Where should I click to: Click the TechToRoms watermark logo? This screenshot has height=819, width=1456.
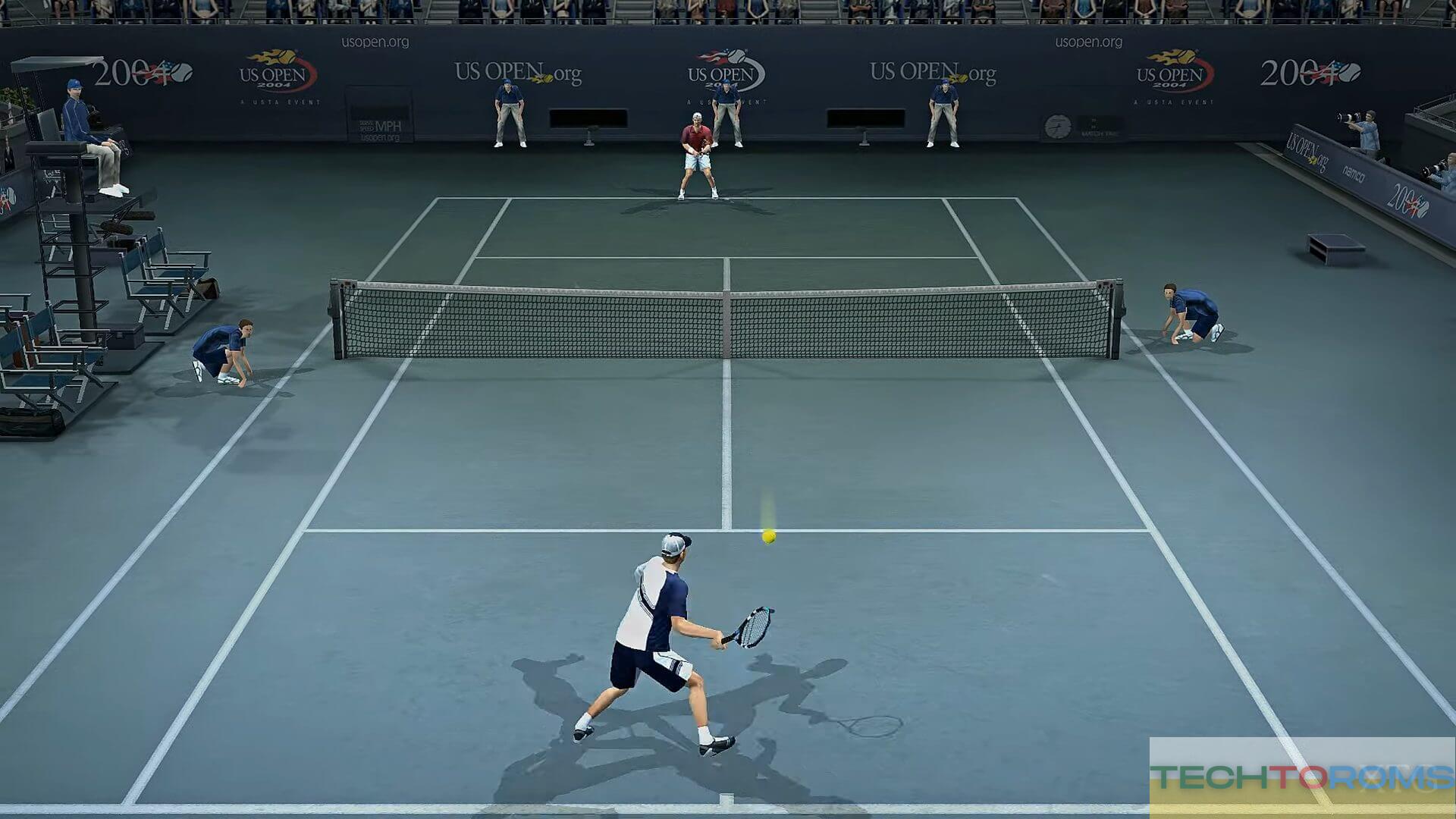coord(1301,777)
